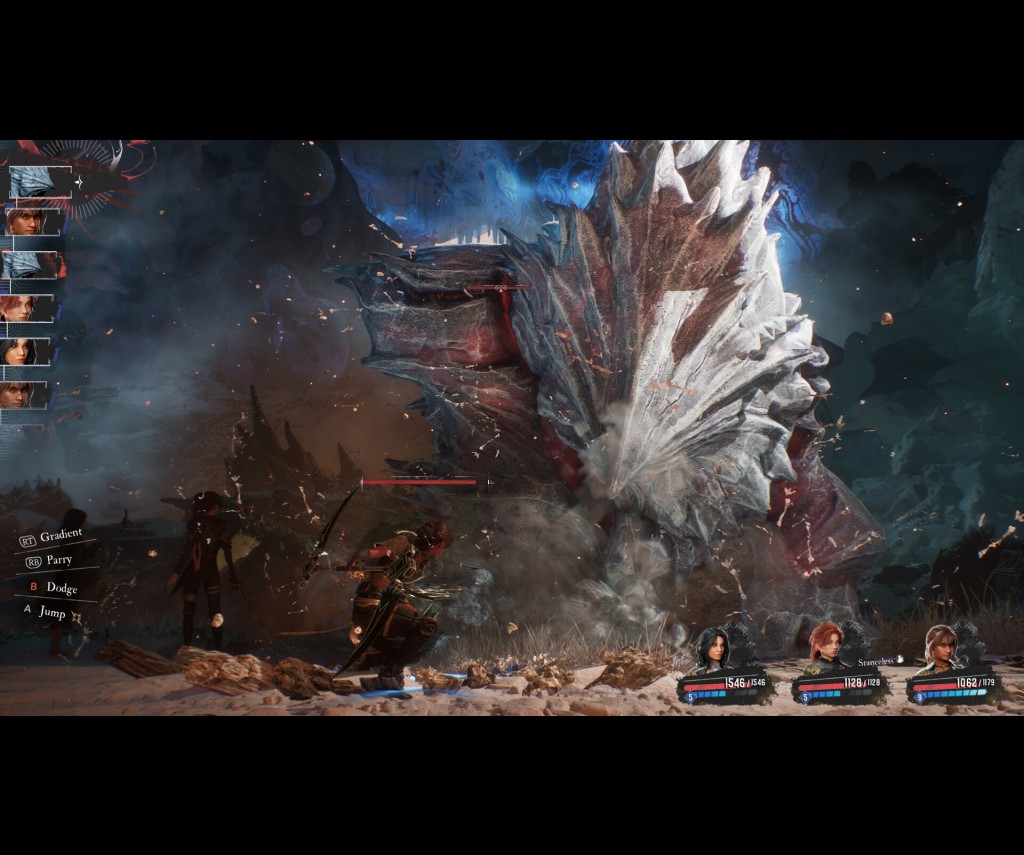Image resolution: width=1024 pixels, height=855 pixels.
Task: Select the red-haired party member portrait with 1128 HP
Action: click(x=825, y=648)
